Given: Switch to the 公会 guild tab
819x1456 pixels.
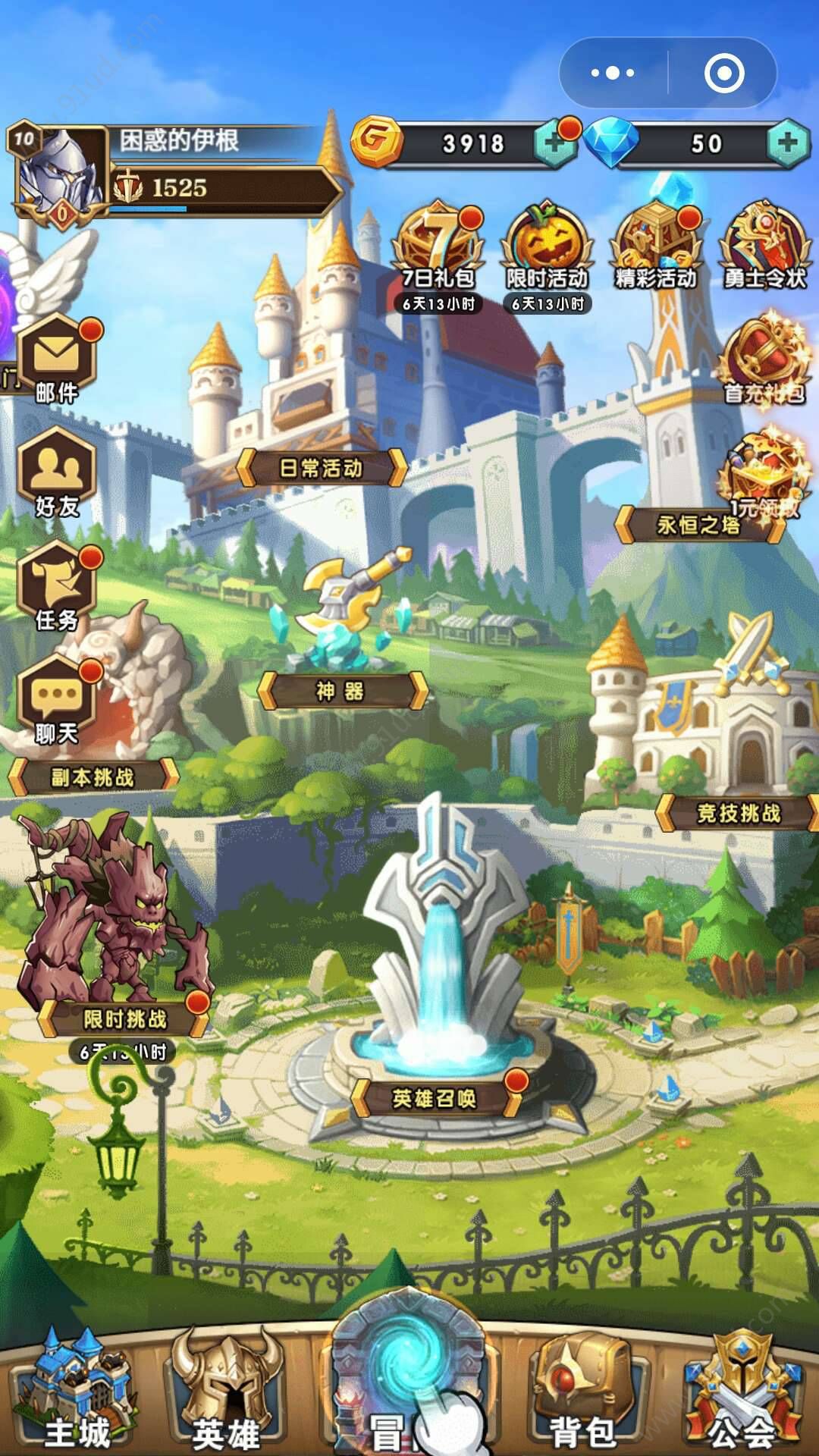Looking at the screenshot, I should tap(742, 1392).
